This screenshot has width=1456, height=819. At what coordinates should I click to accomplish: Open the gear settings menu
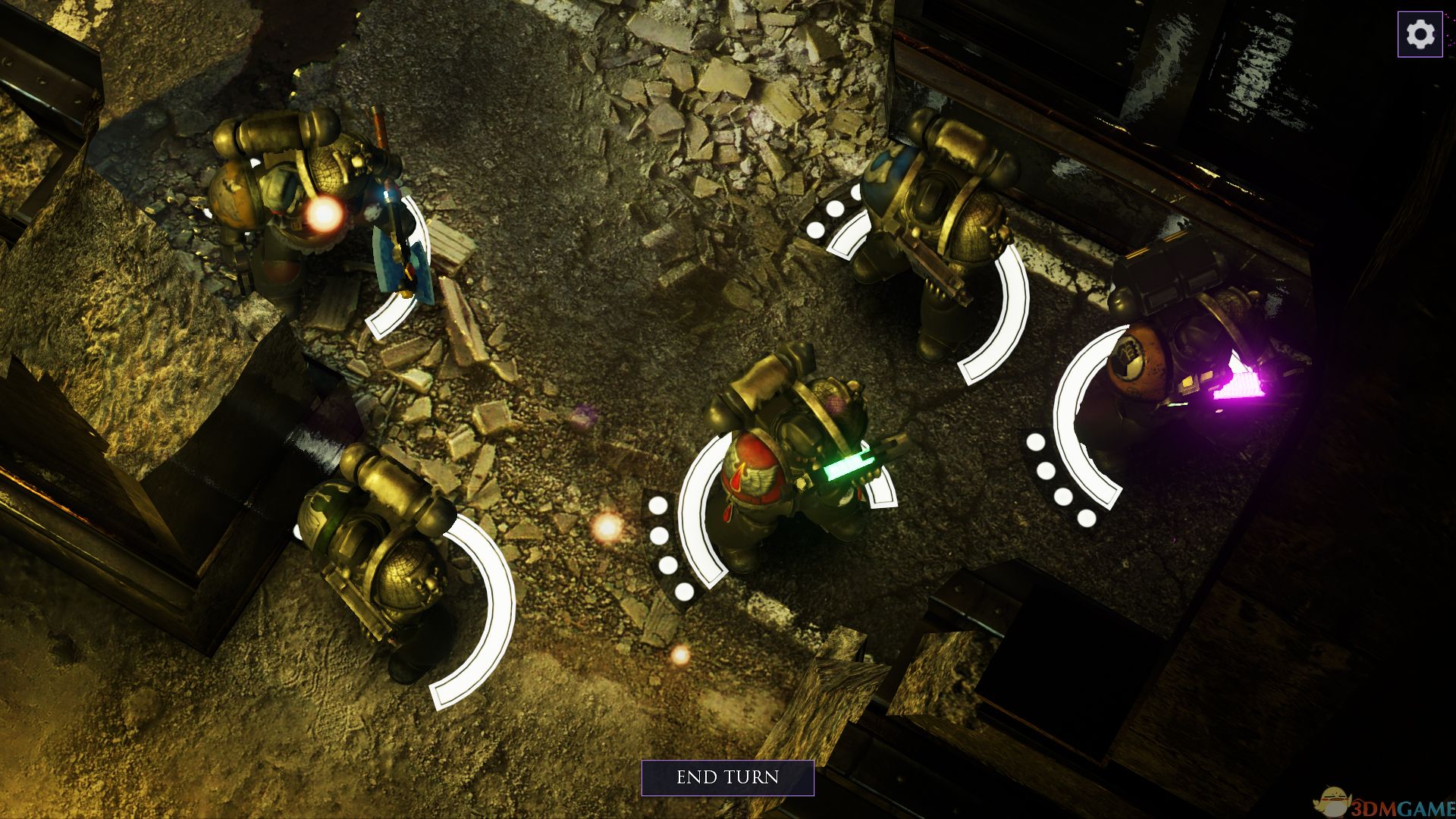(1420, 34)
